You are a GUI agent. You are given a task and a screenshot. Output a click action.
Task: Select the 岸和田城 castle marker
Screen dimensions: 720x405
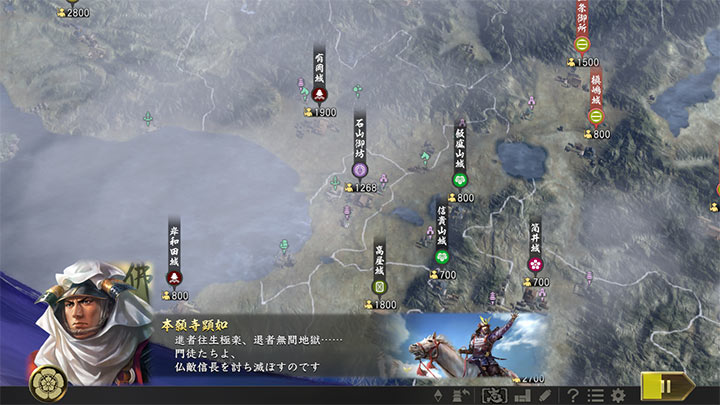click(x=174, y=278)
